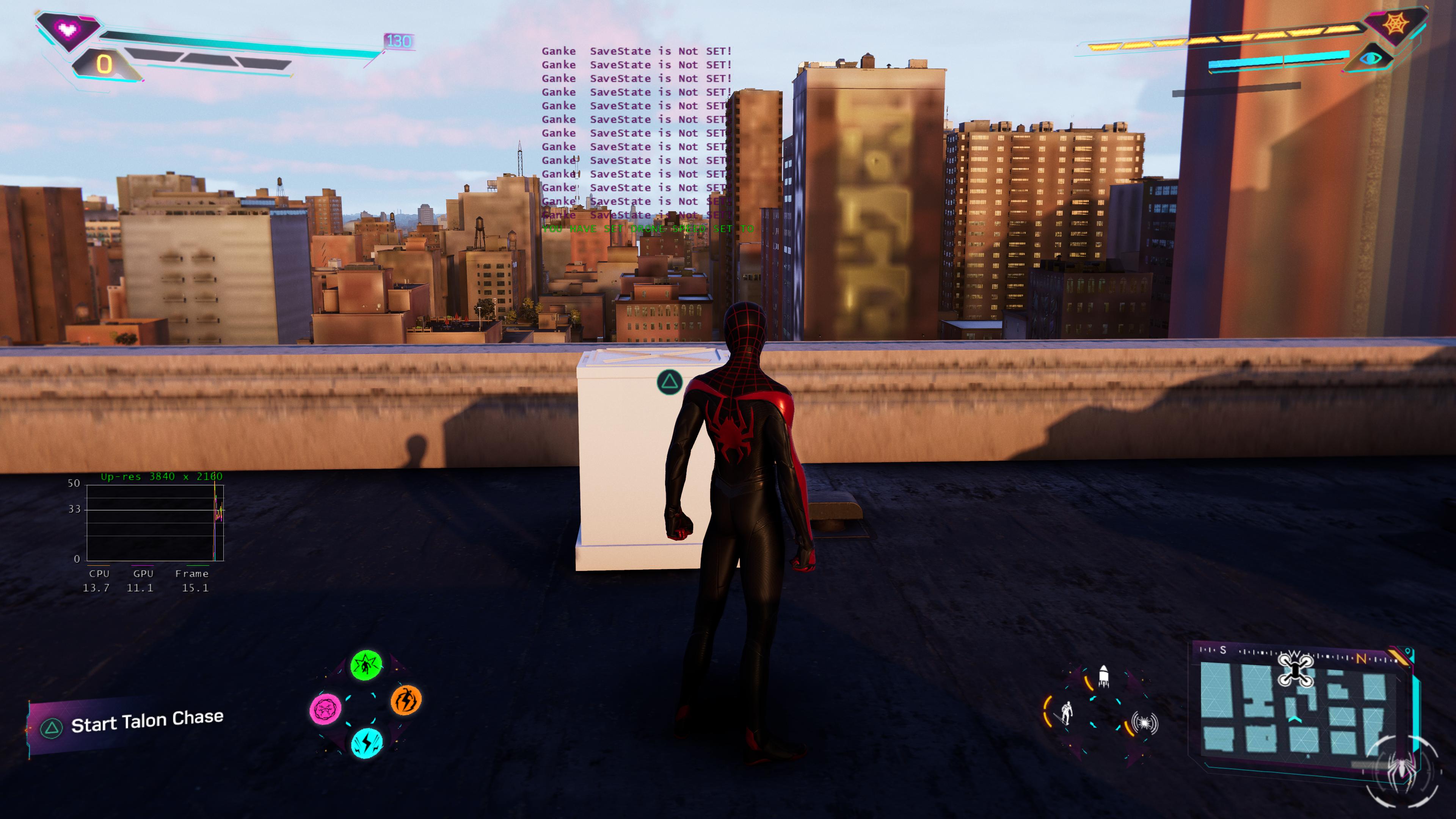Click the crouching Spider-Man gadget icon
This screenshot has height=819, width=1456.
(1067, 713)
